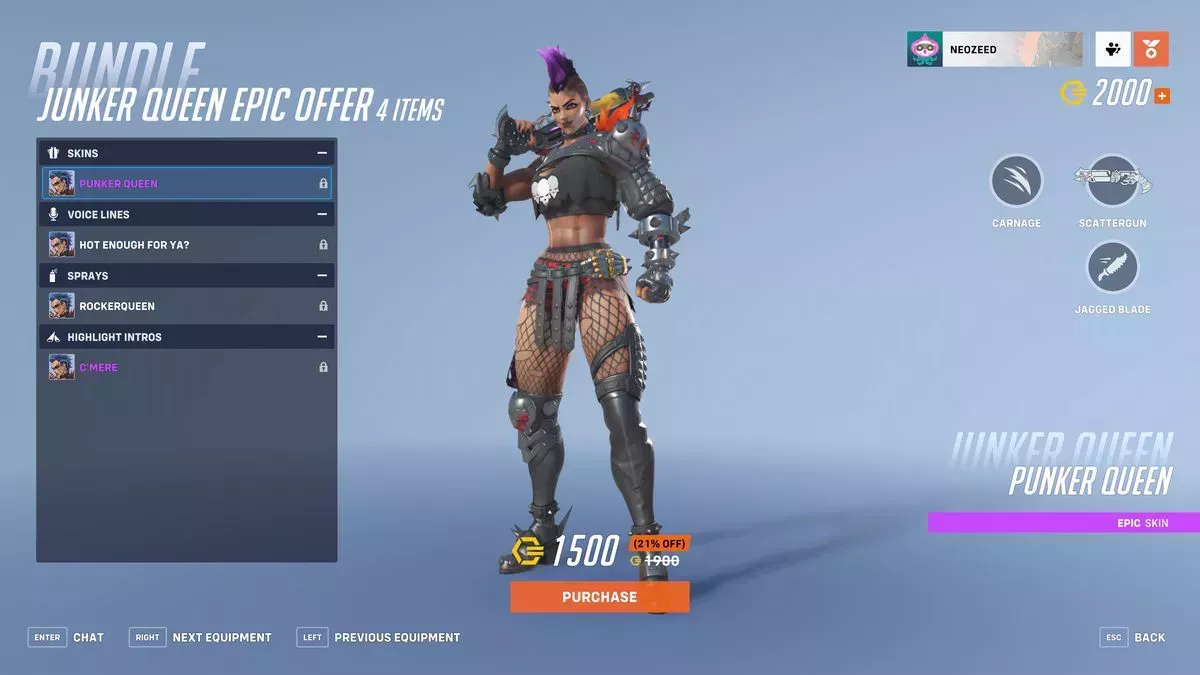Add more coins with the plus button

1162,96
